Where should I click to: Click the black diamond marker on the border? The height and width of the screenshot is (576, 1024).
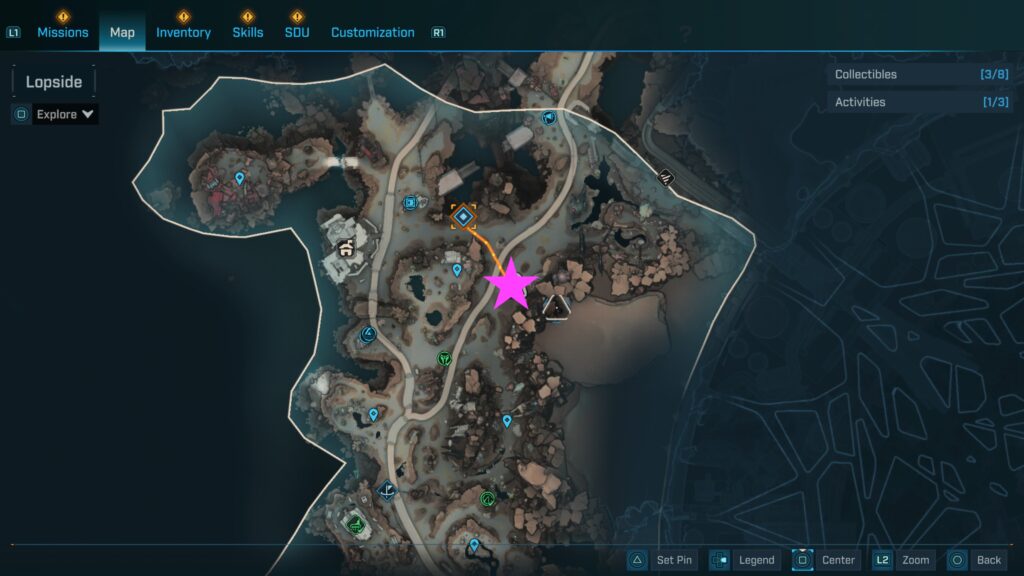coord(666,177)
